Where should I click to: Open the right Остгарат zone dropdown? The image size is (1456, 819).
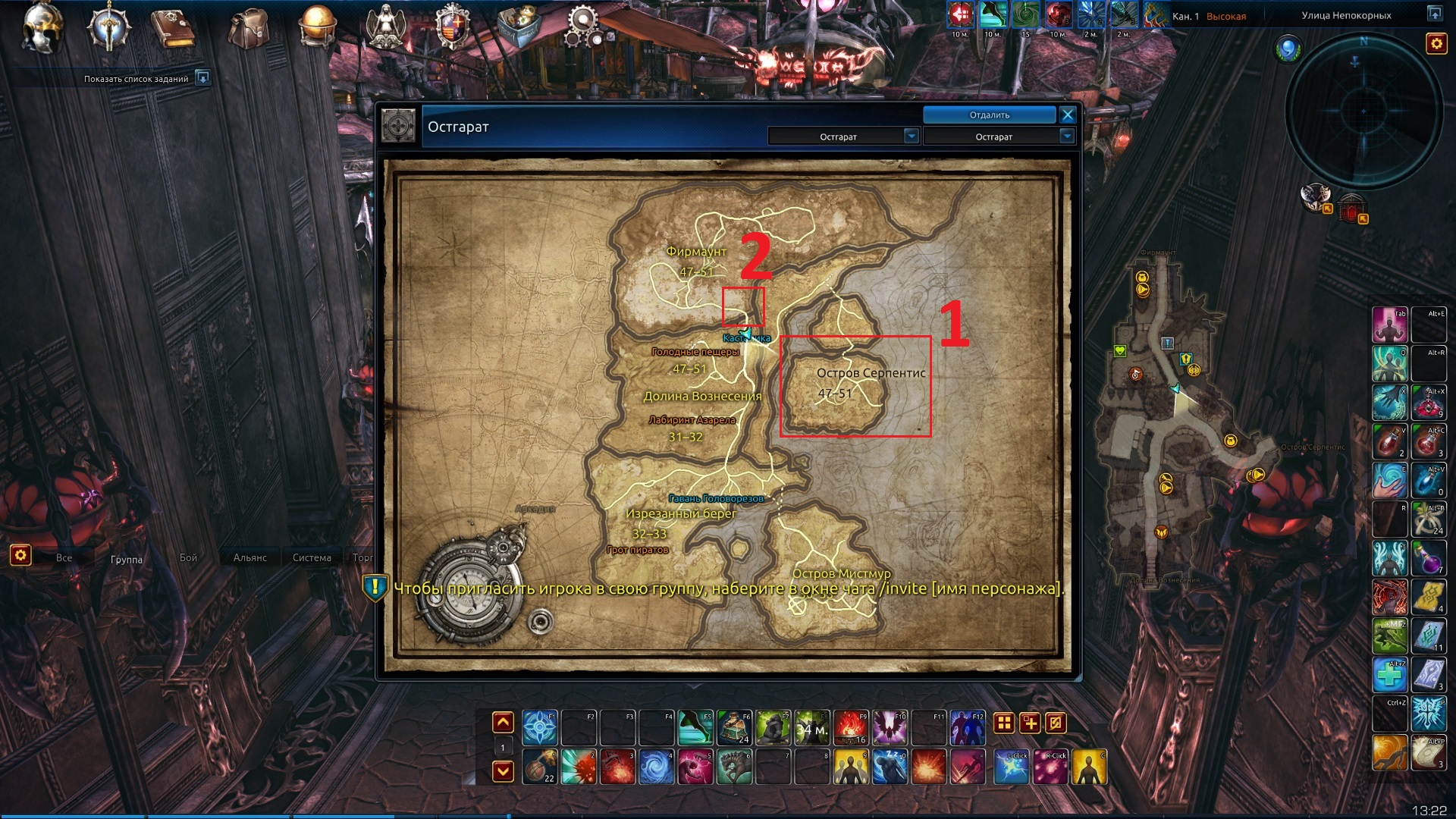(1067, 136)
